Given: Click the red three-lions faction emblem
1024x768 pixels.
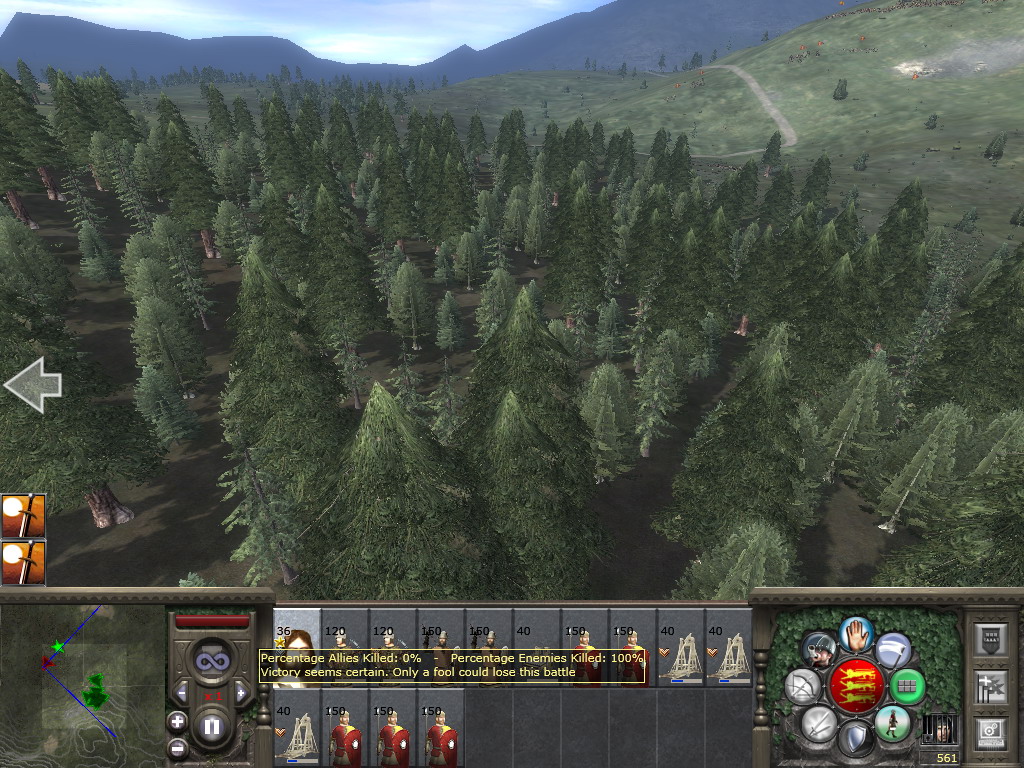Looking at the screenshot, I should coord(855,686).
